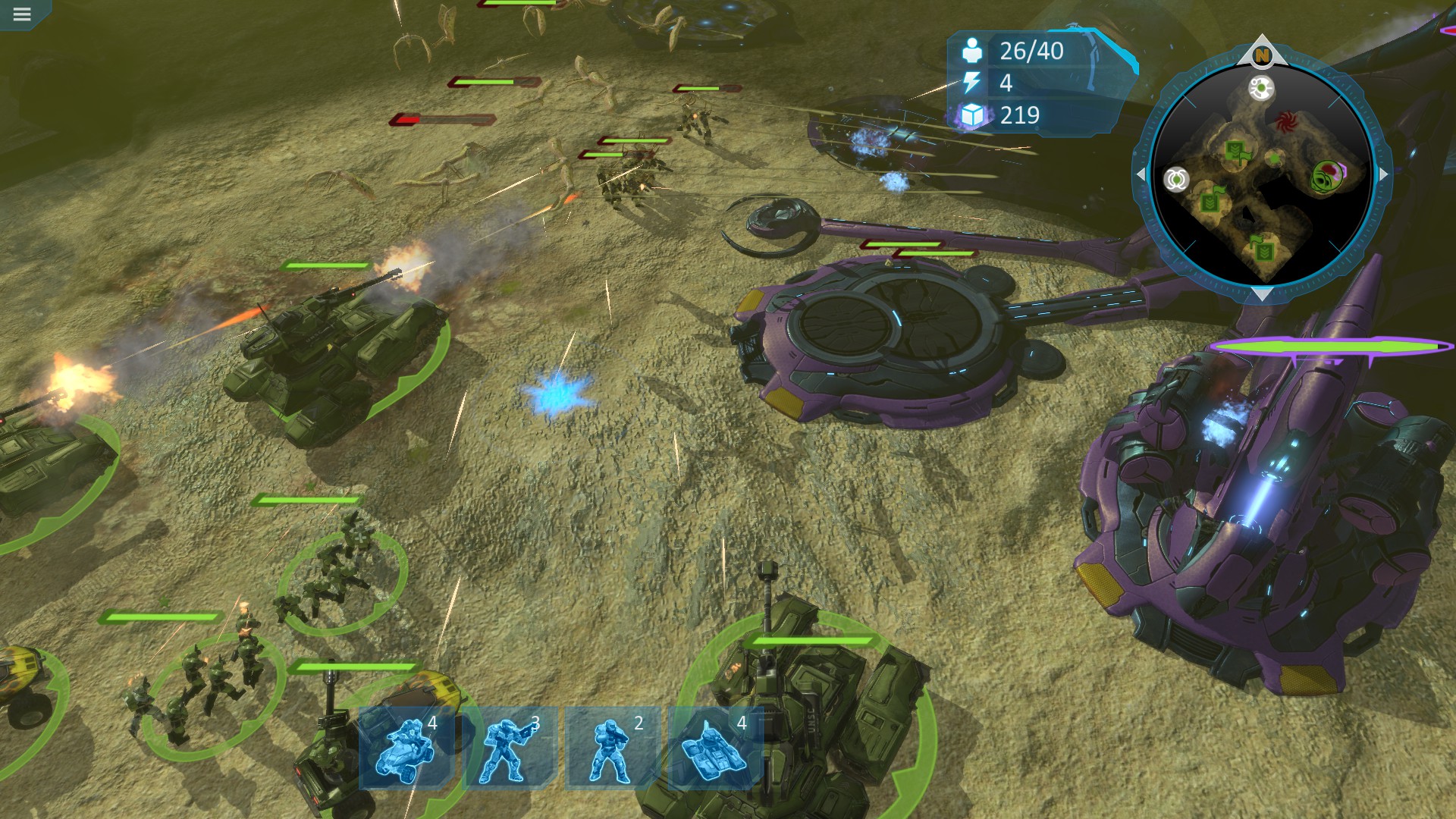Select the Warthog unit group card
Viewport: 1456px width, 819px height.
point(406,748)
